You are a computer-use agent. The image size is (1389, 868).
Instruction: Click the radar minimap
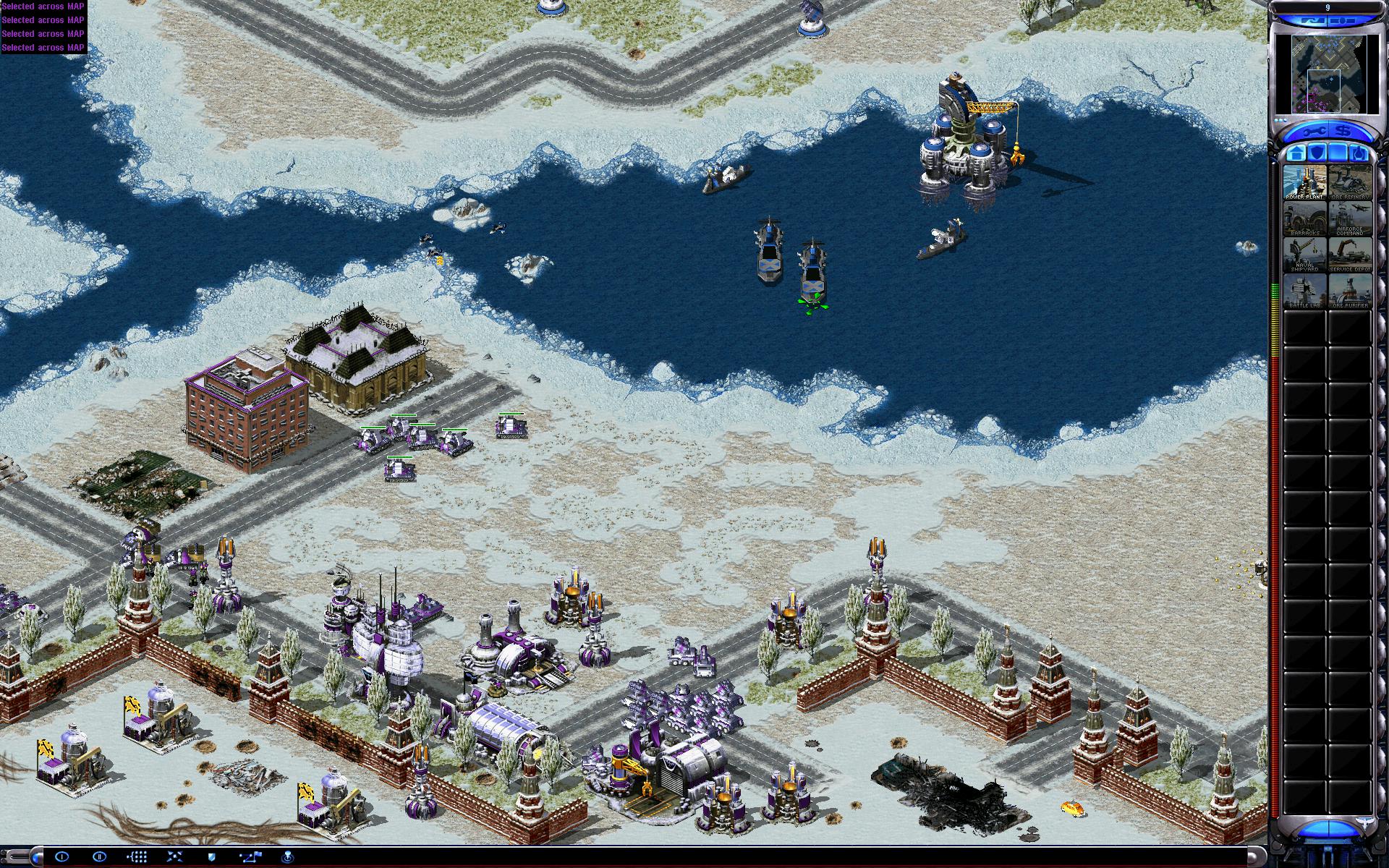tap(1327, 76)
